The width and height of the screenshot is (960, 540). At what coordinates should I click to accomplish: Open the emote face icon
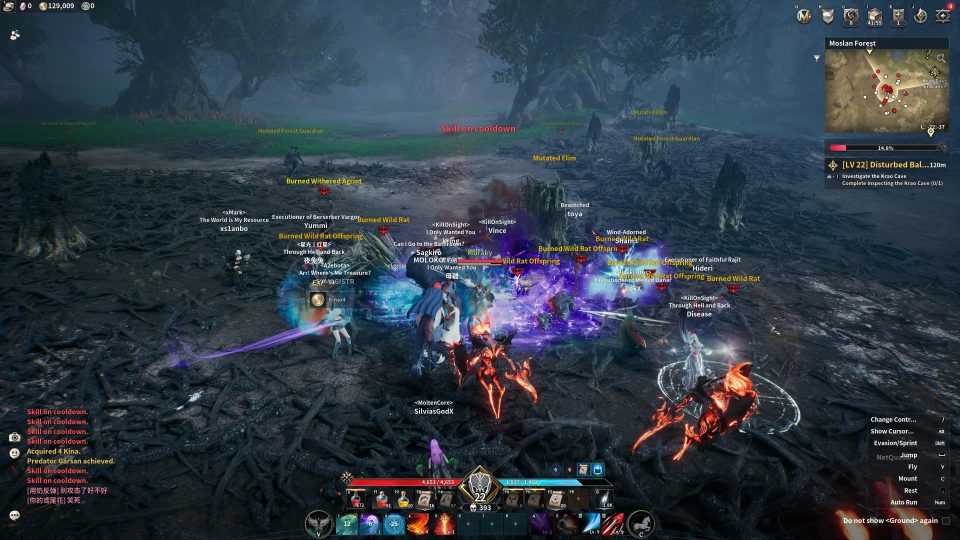pyautogui.click(x=14, y=452)
